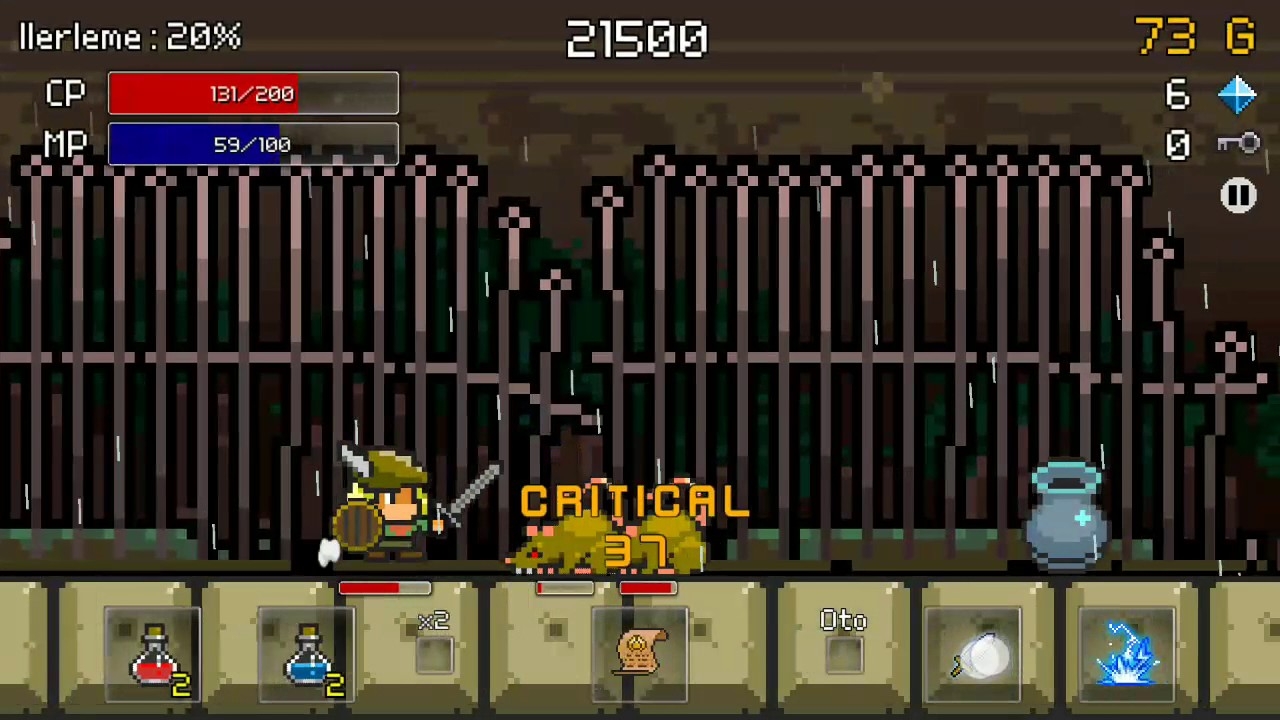Click the key counter icon

[1238, 143]
